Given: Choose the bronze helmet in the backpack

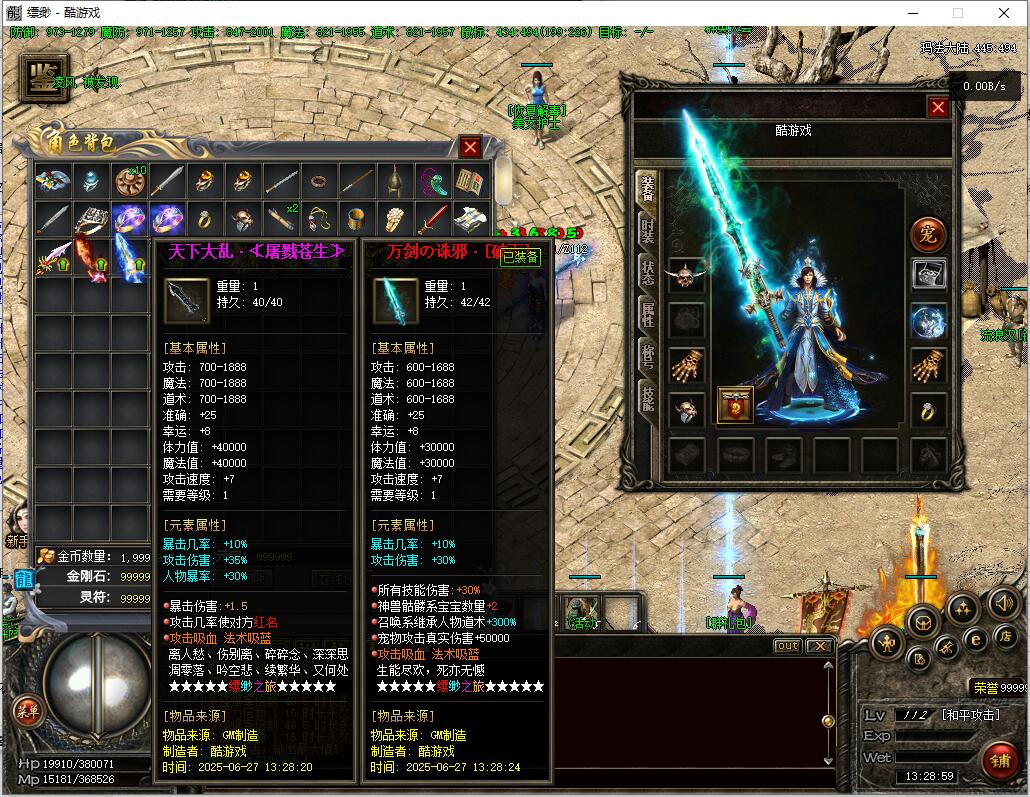Looking at the screenshot, I should [394, 181].
